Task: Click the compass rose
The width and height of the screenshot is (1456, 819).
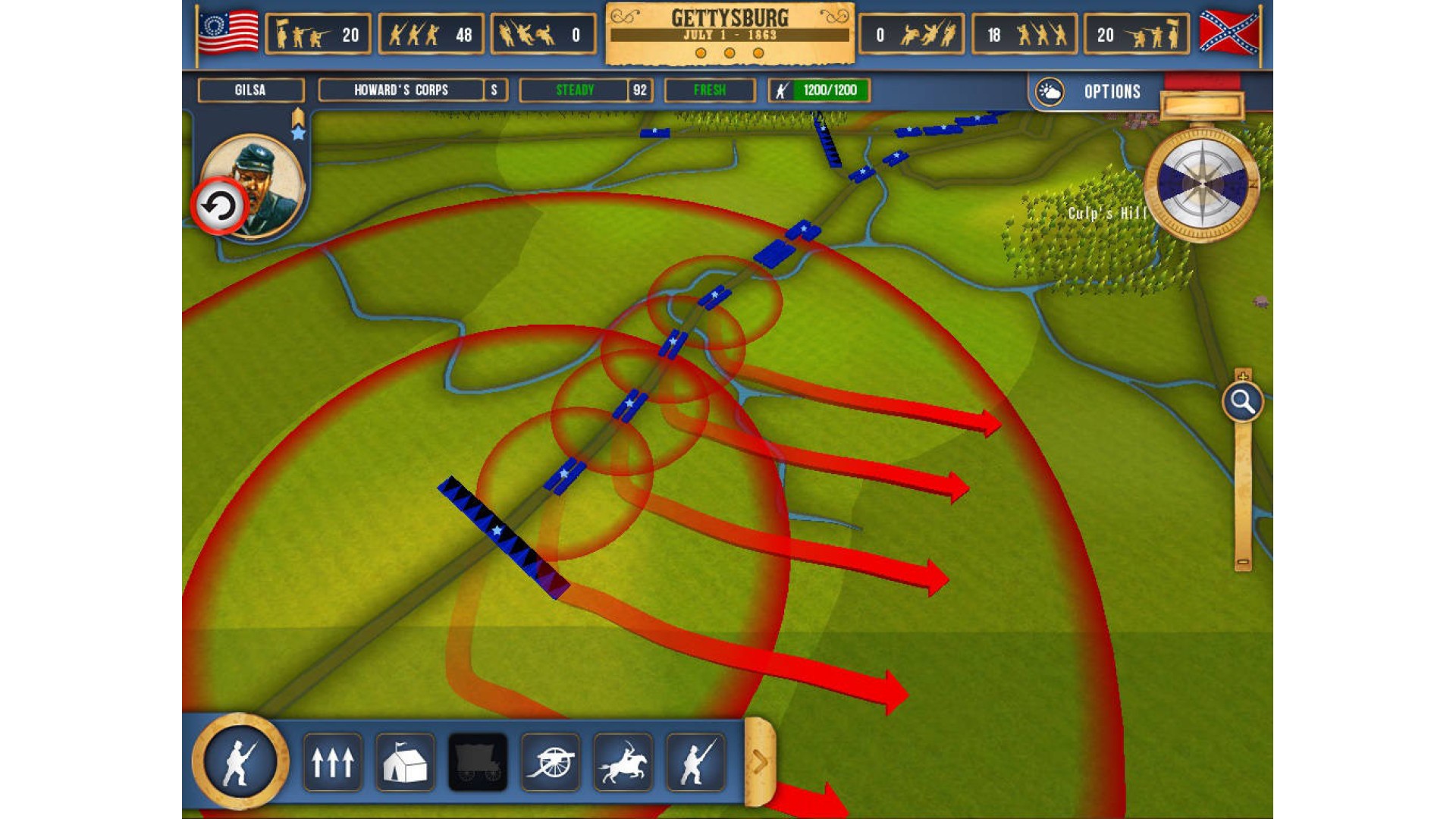Action: coord(1202,184)
